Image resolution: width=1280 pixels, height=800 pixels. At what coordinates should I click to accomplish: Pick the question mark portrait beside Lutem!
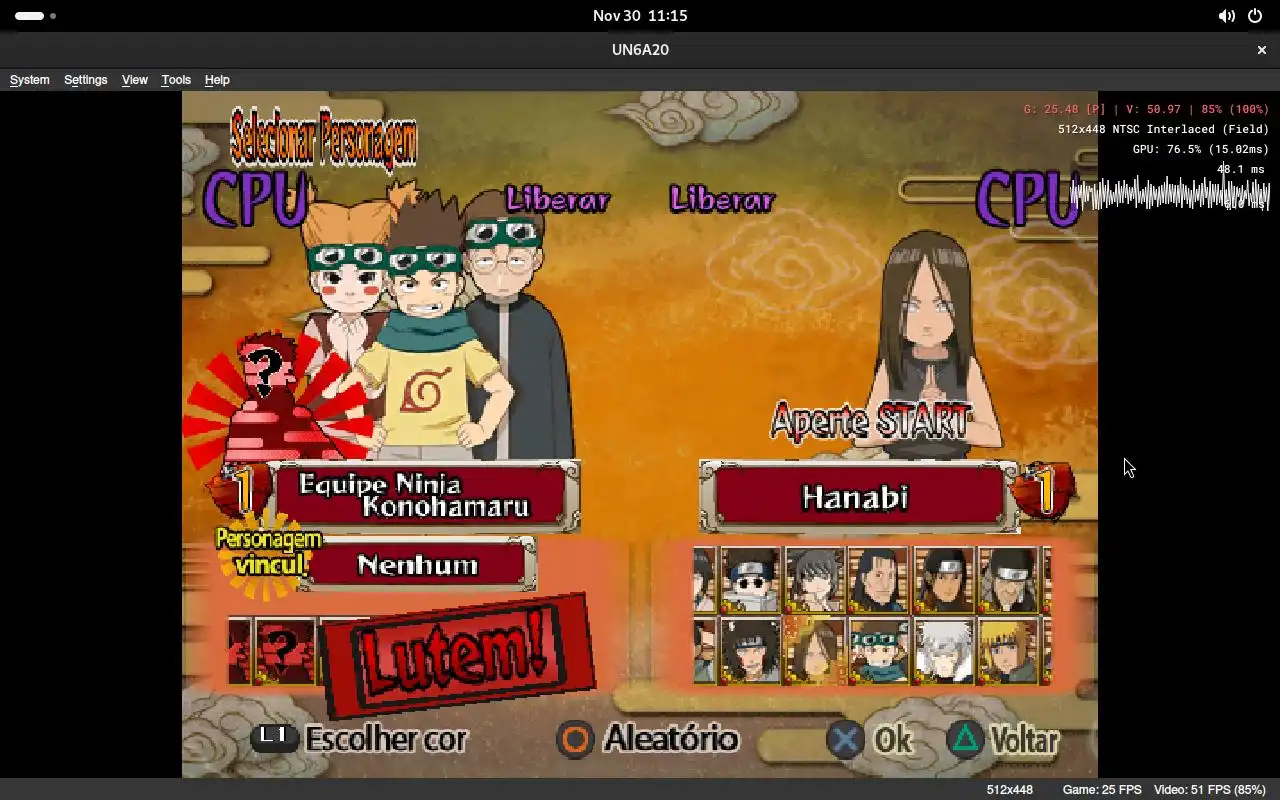point(284,651)
